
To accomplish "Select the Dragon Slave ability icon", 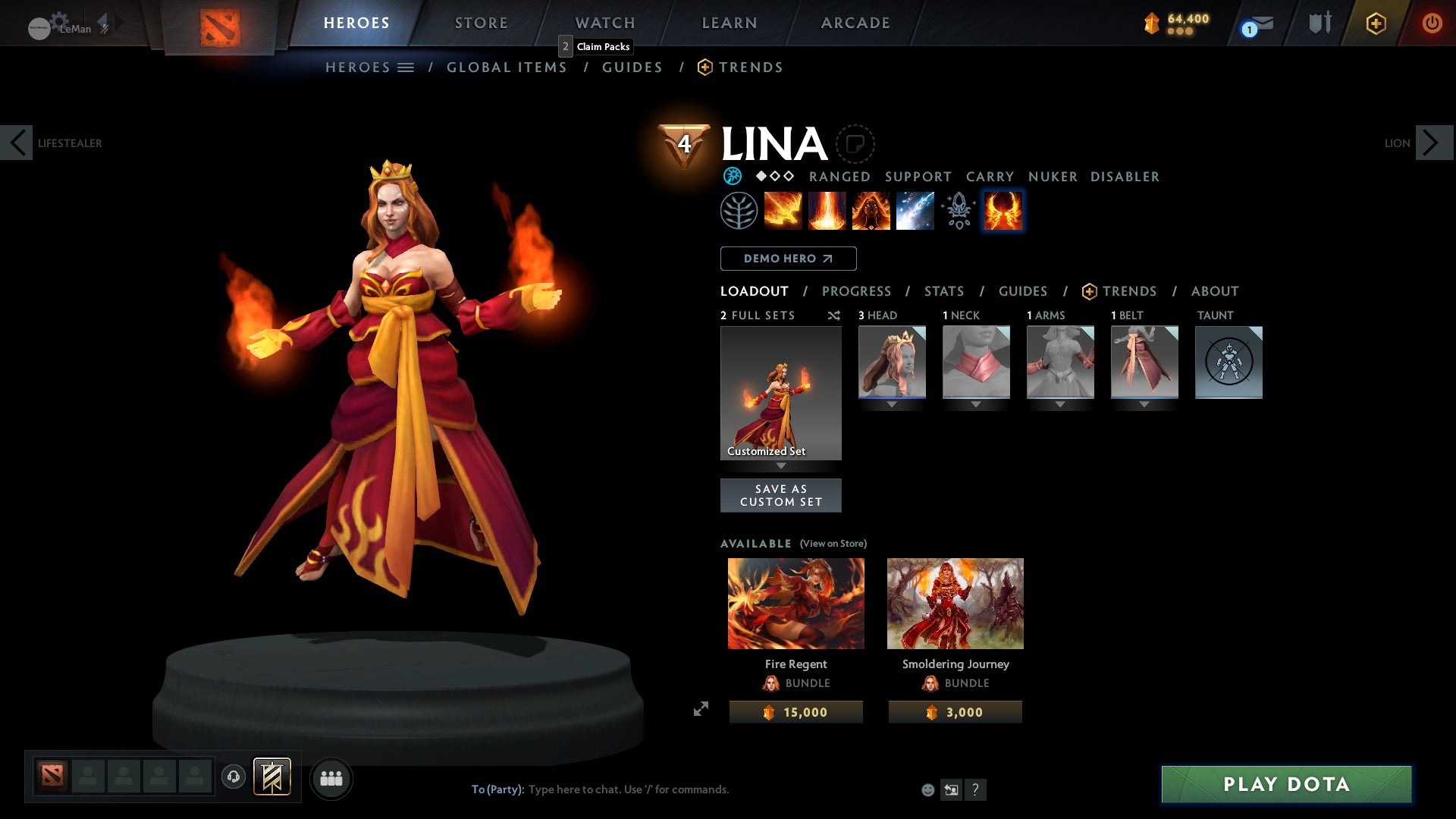I will click(x=783, y=210).
